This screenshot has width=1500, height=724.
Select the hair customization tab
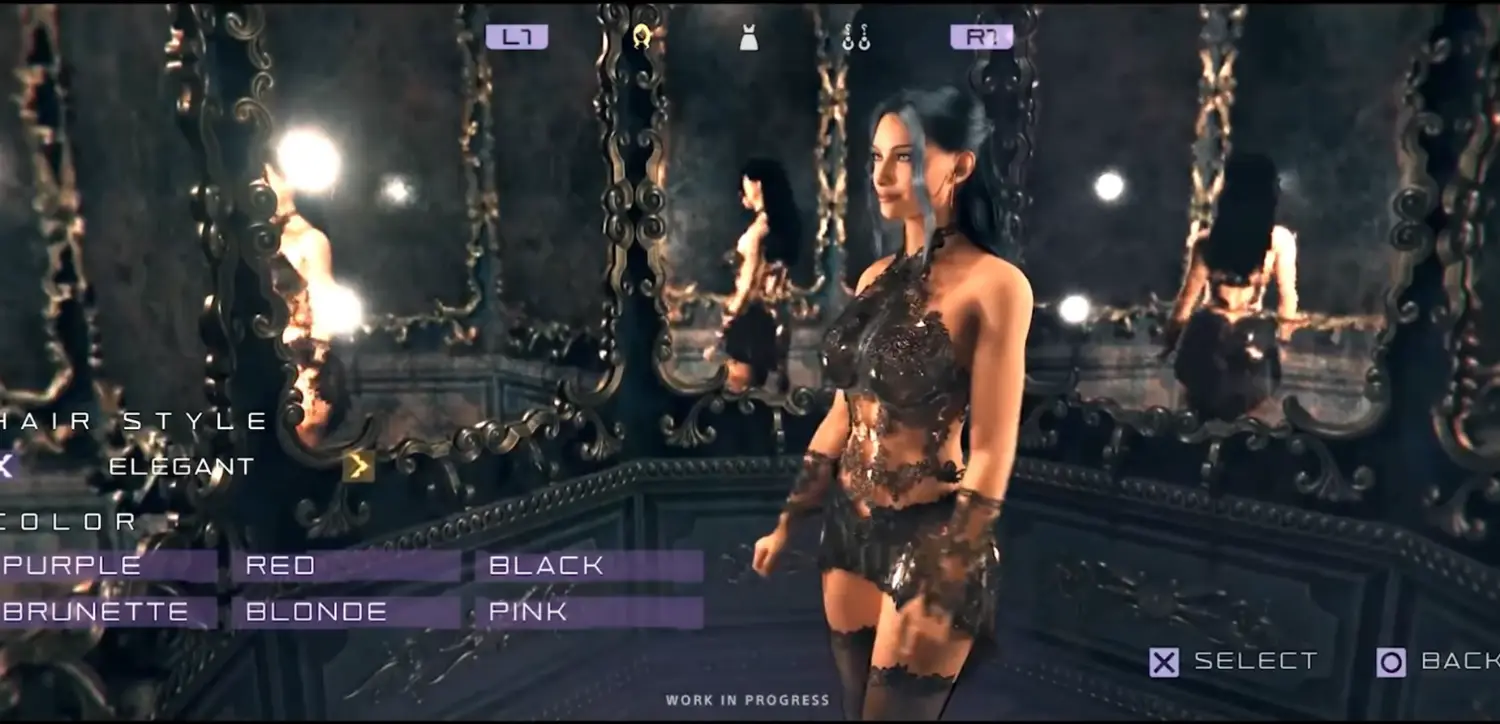[x=642, y=38]
